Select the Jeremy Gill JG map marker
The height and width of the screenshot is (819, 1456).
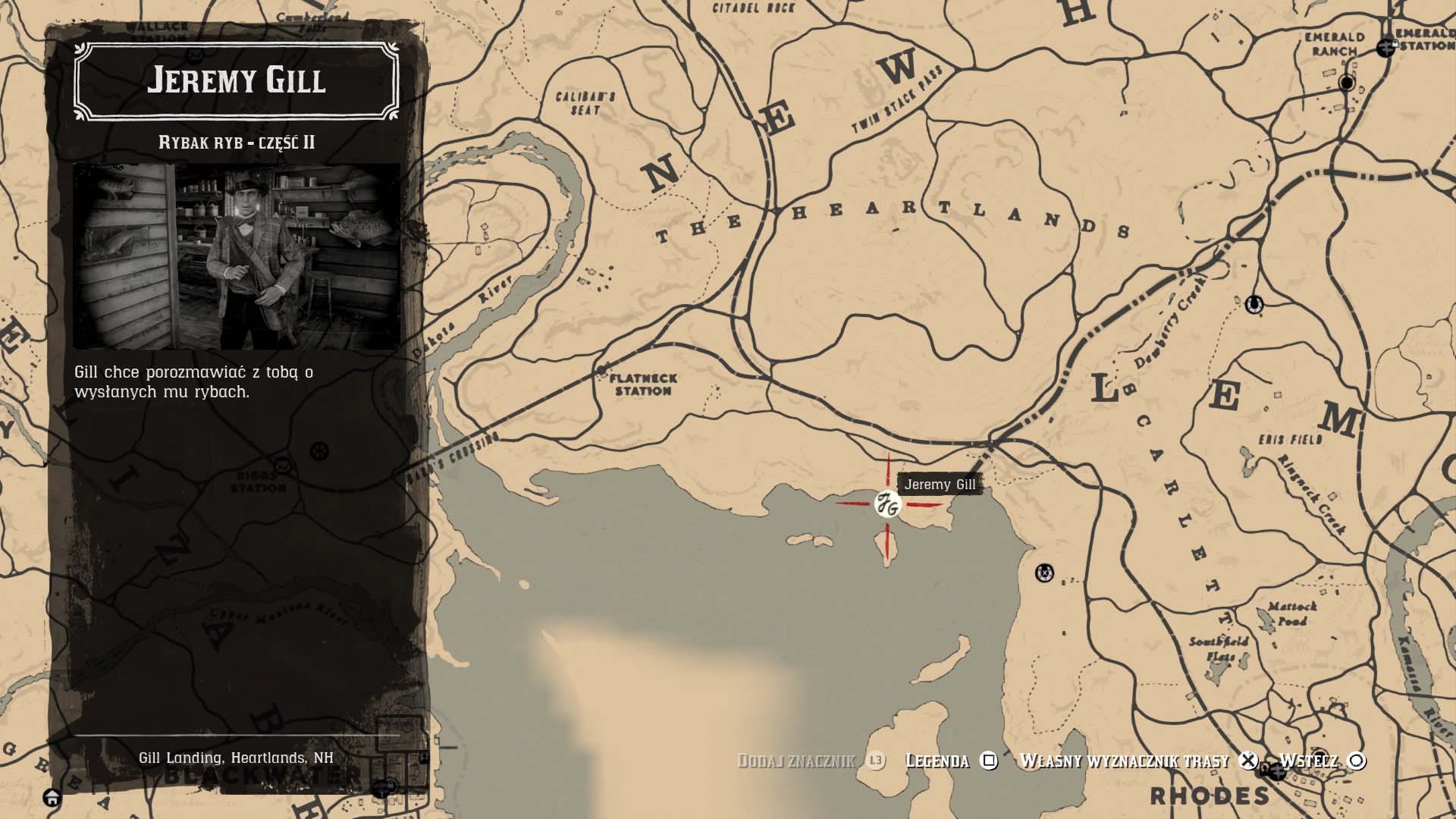pos(886,504)
